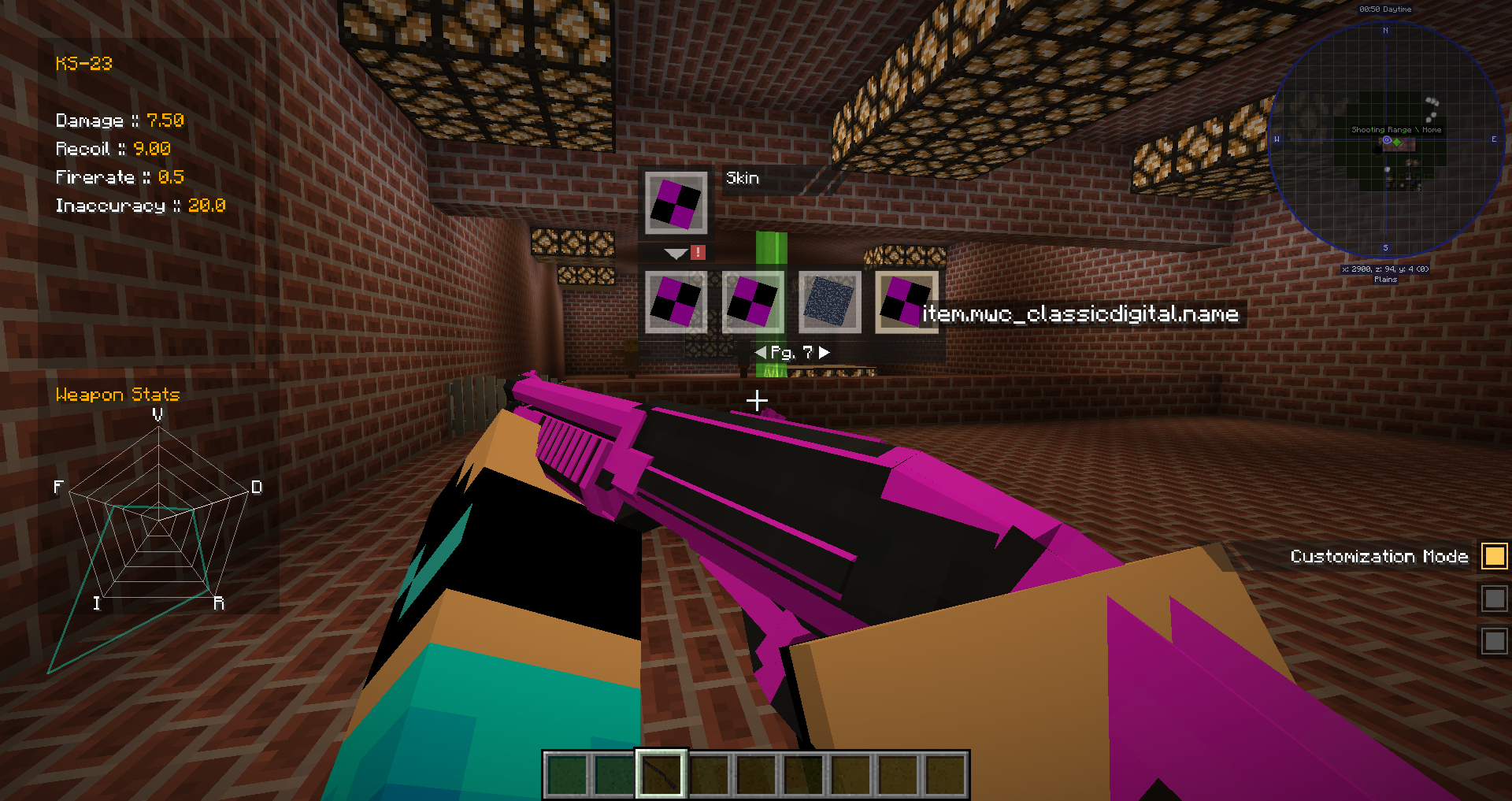Go to previous page with the left arrow
1512x801 pixels.
pos(760,352)
